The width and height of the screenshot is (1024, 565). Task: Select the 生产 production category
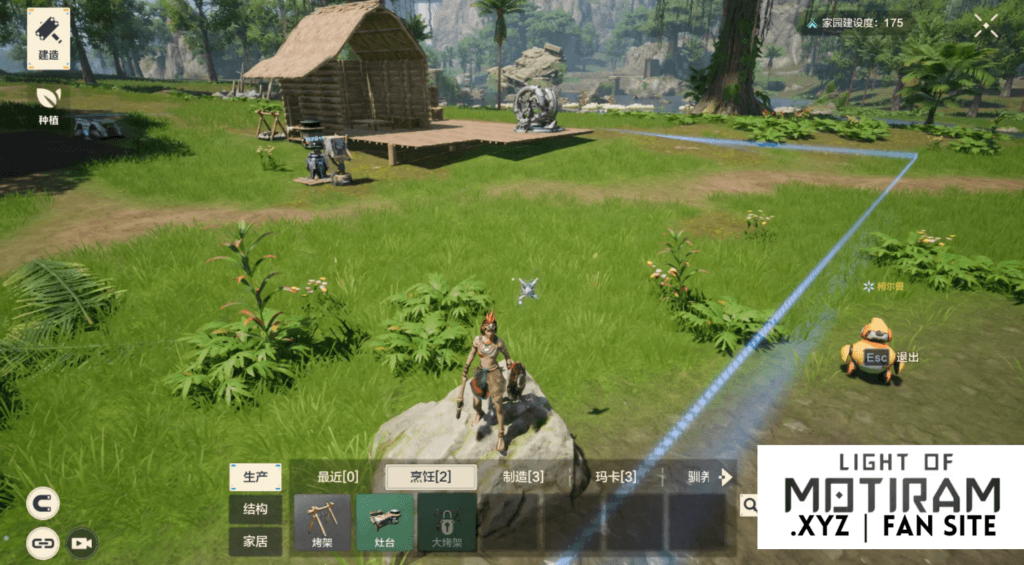[x=255, y=477]
